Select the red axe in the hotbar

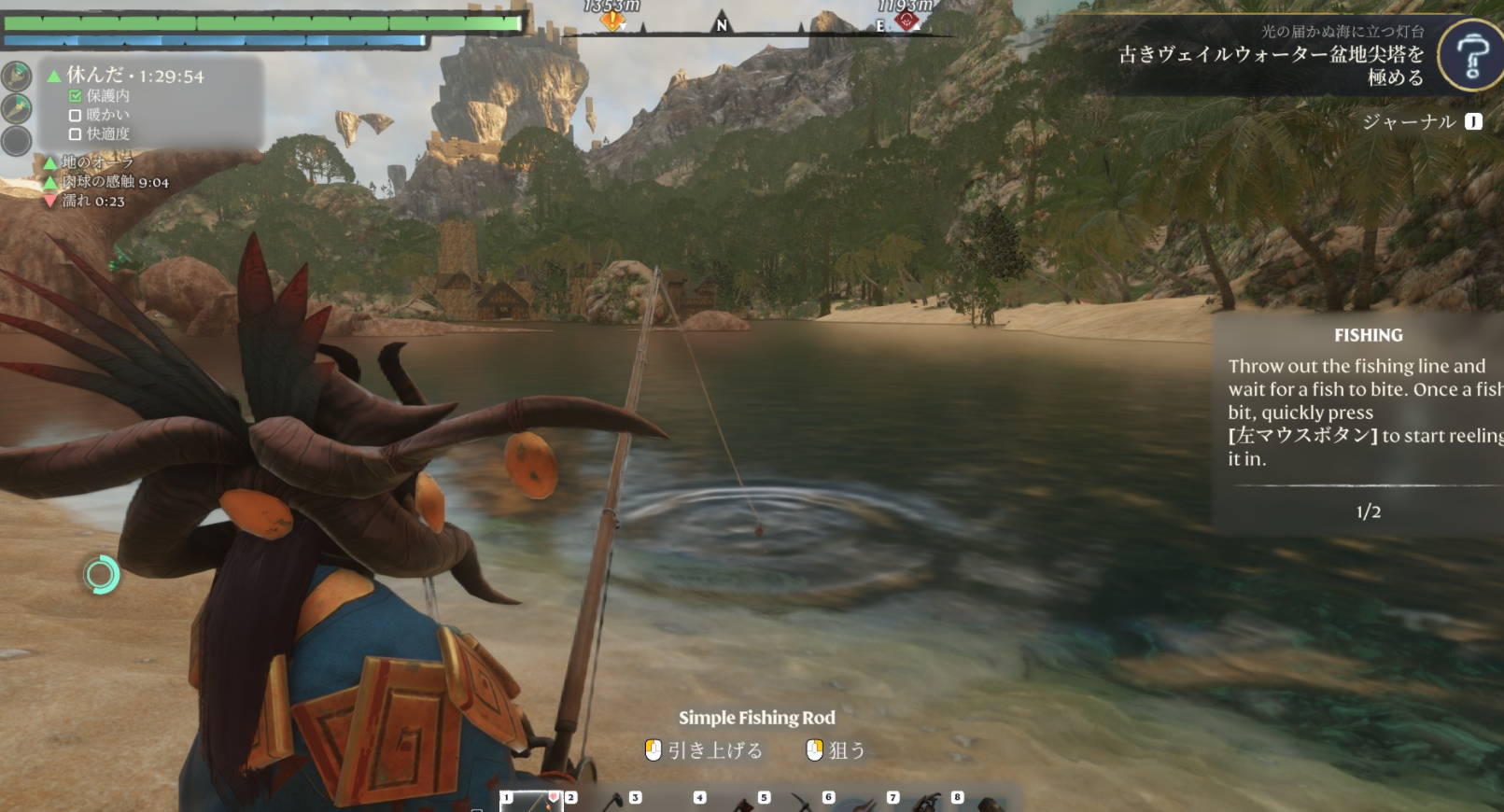[x=744, y=803]
